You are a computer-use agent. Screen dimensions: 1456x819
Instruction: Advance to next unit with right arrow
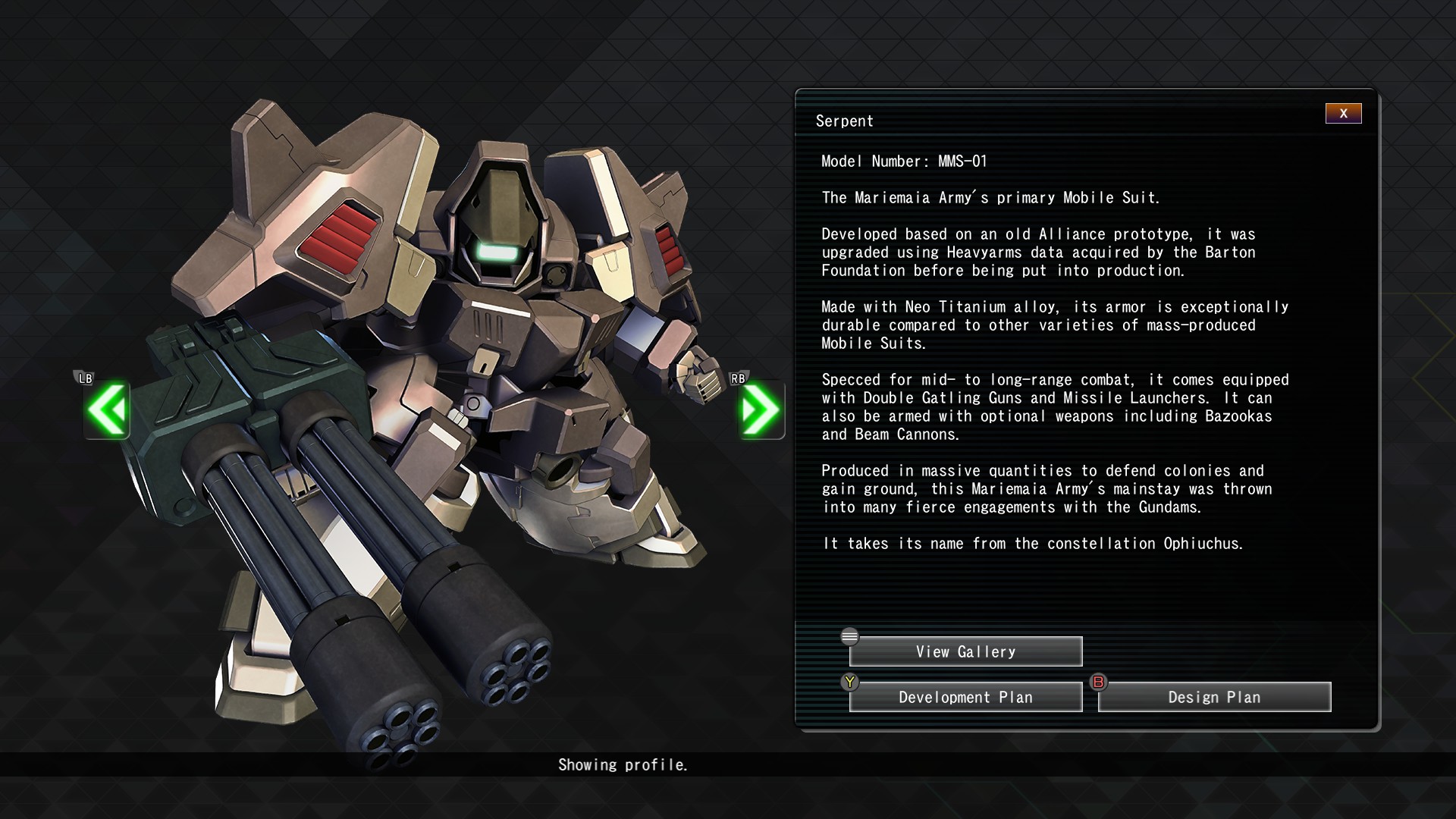(761, 409)
